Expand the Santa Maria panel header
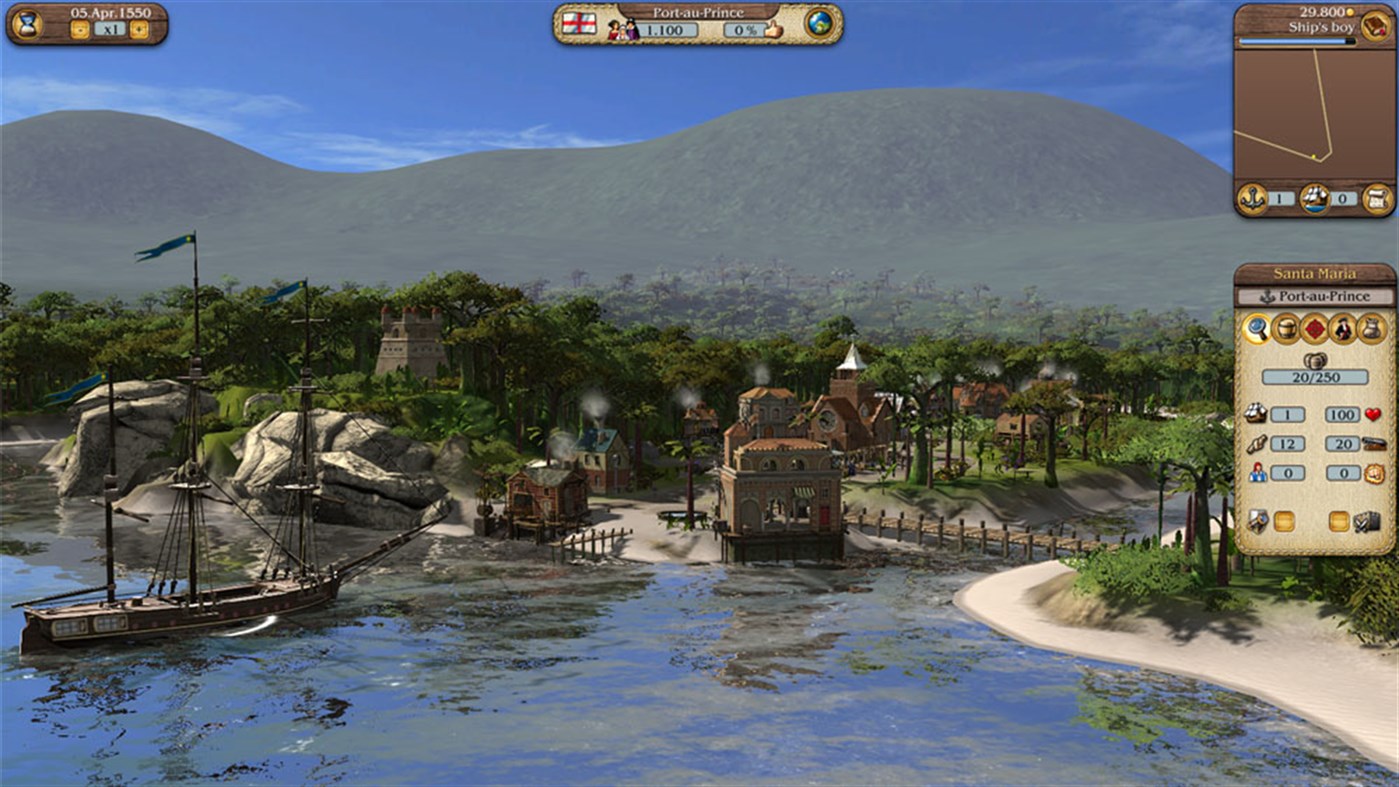The height and width of the screenshot is (787, 1399). pos(1316,272)
